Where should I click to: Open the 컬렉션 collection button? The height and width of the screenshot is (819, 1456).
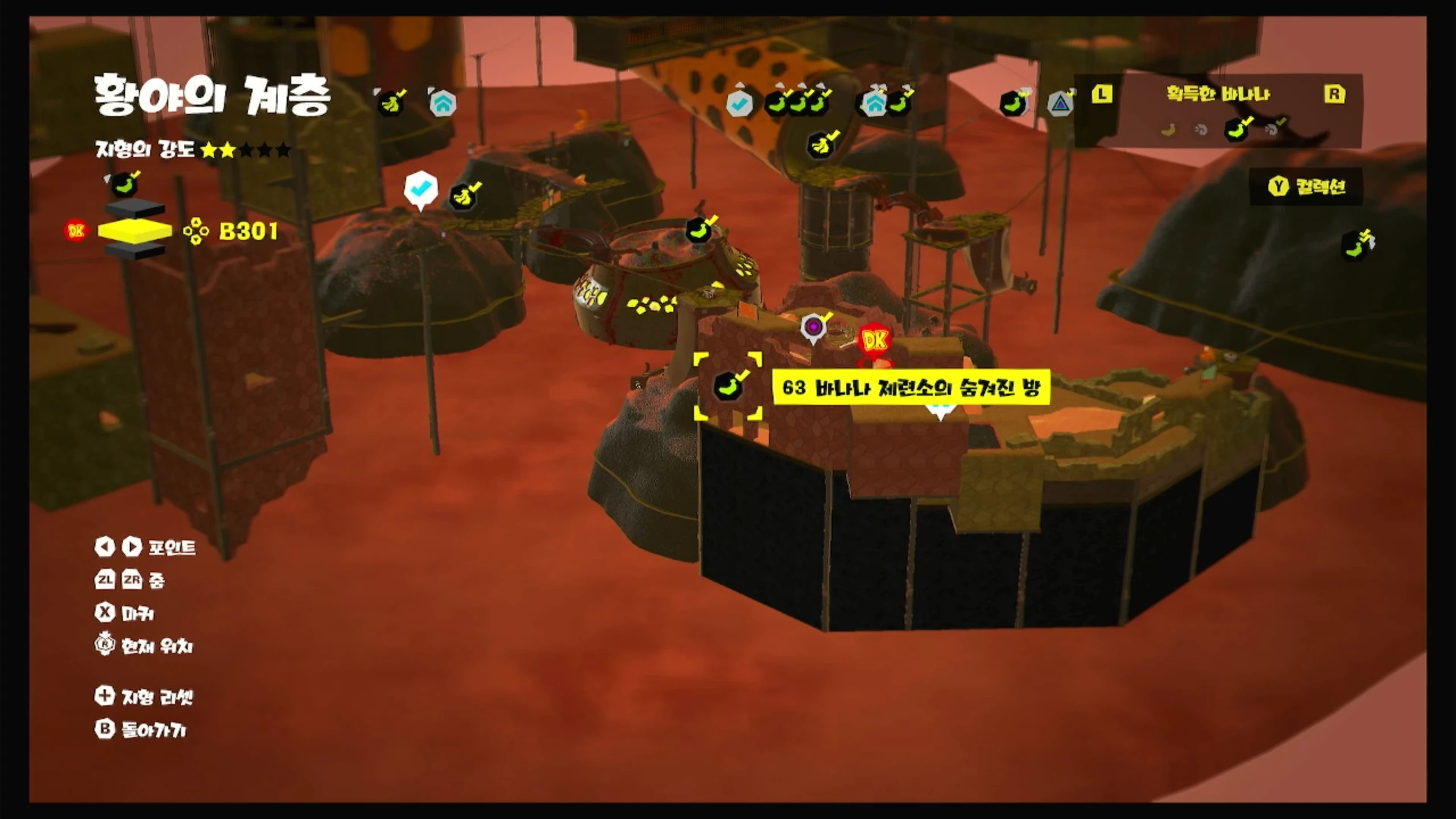(x=1307, y=187)
